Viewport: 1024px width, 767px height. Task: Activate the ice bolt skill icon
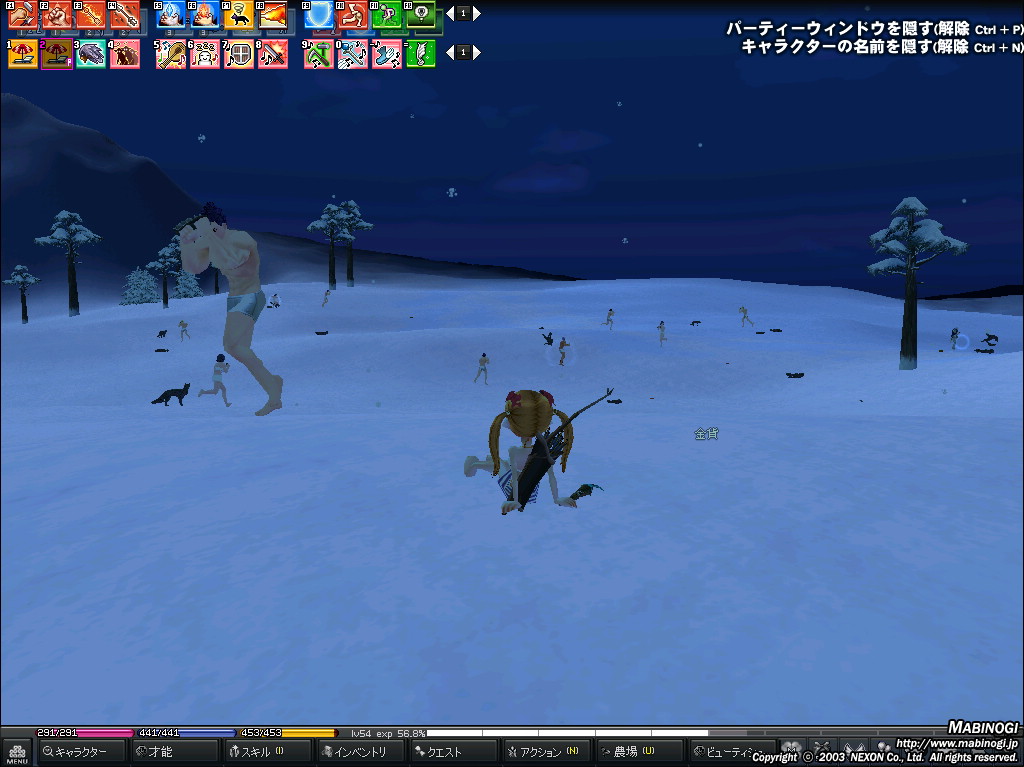coord(171,15)
